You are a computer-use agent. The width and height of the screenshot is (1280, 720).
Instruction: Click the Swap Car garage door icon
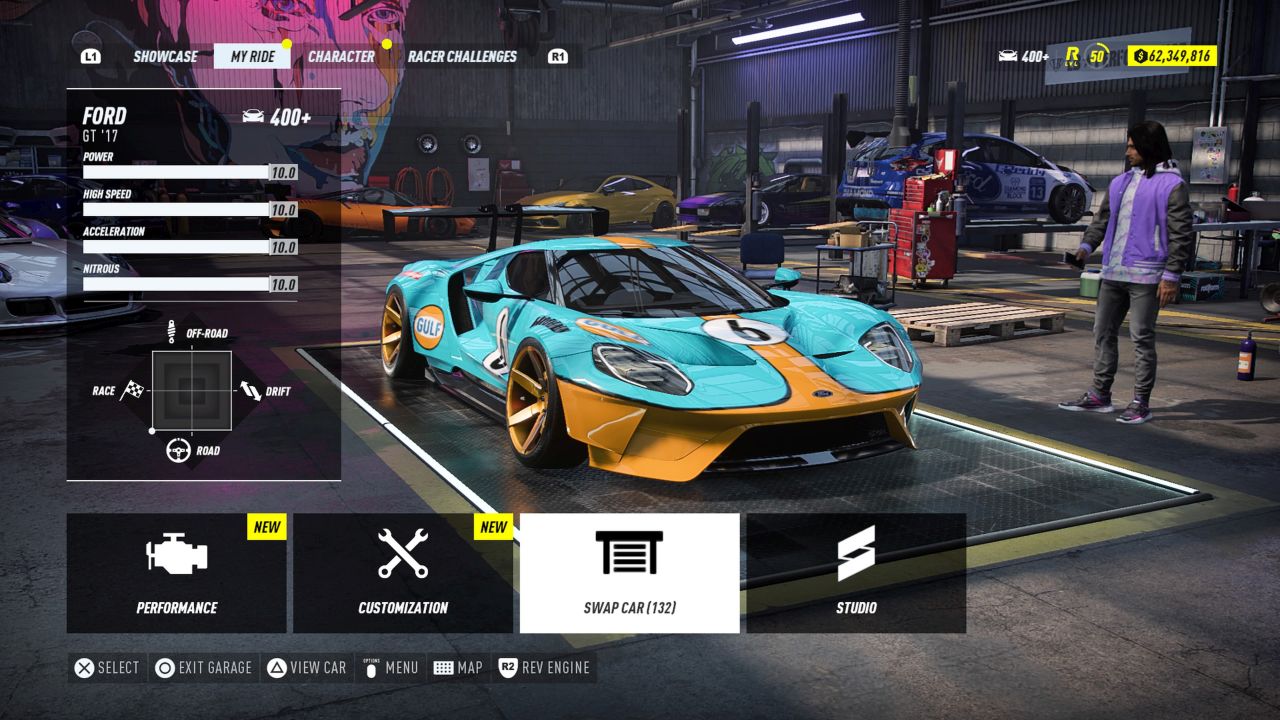(x=630, y=549)
